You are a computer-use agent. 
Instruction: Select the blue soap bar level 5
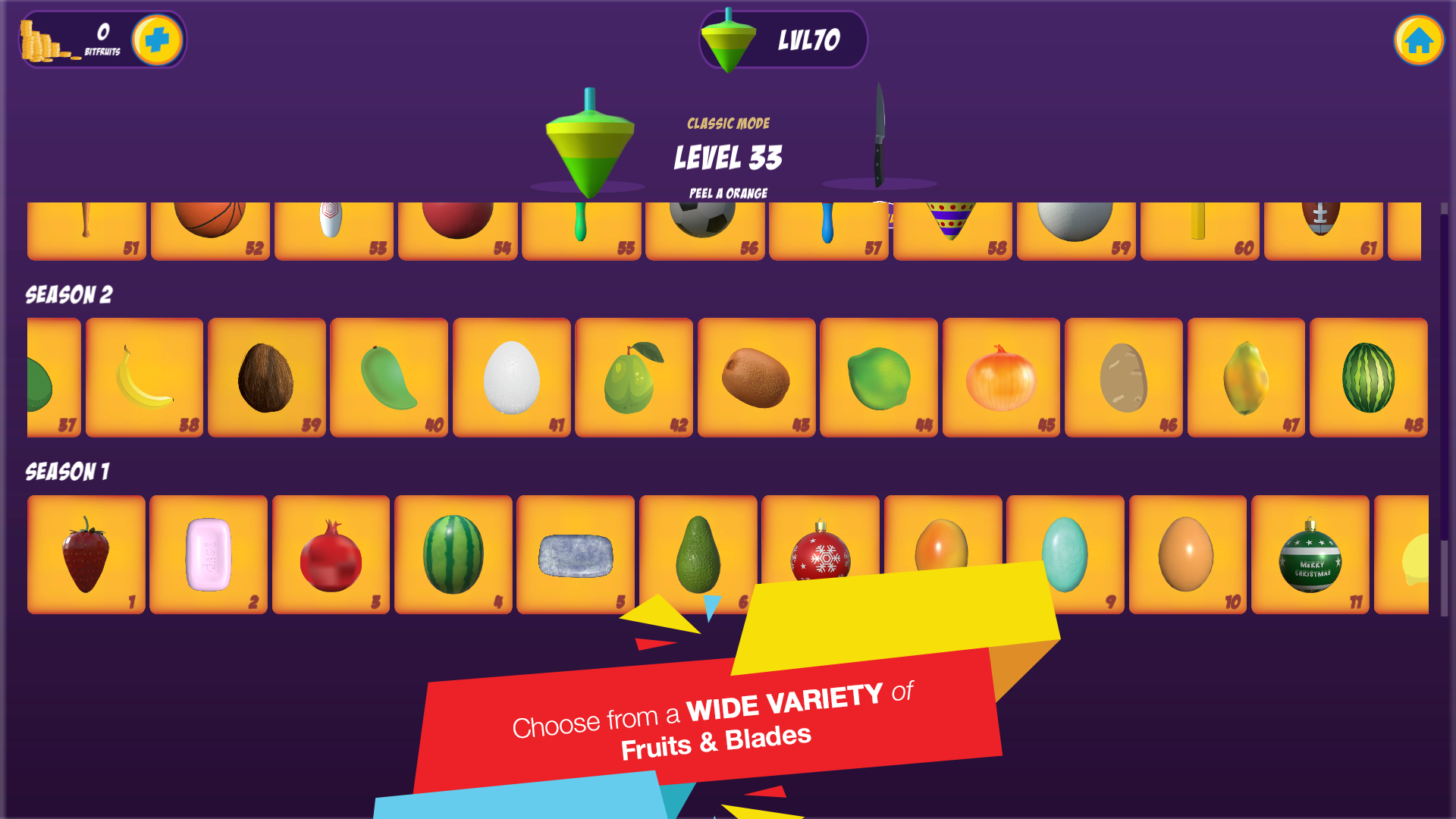[x=576, y=554]
